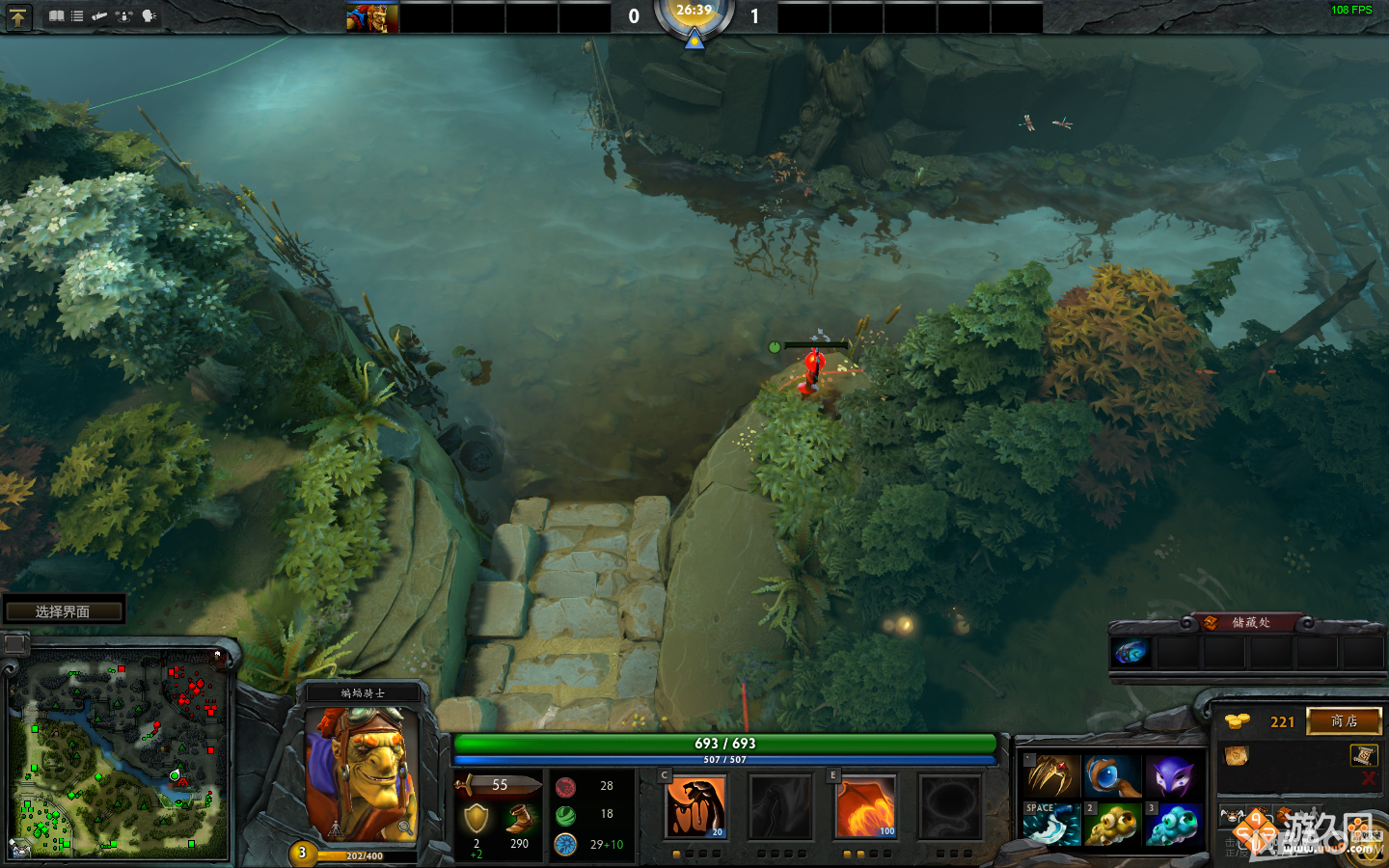Expand the minimap options panel corner icon
This screenshot has width=1389, height=868.
pos(14,641)
